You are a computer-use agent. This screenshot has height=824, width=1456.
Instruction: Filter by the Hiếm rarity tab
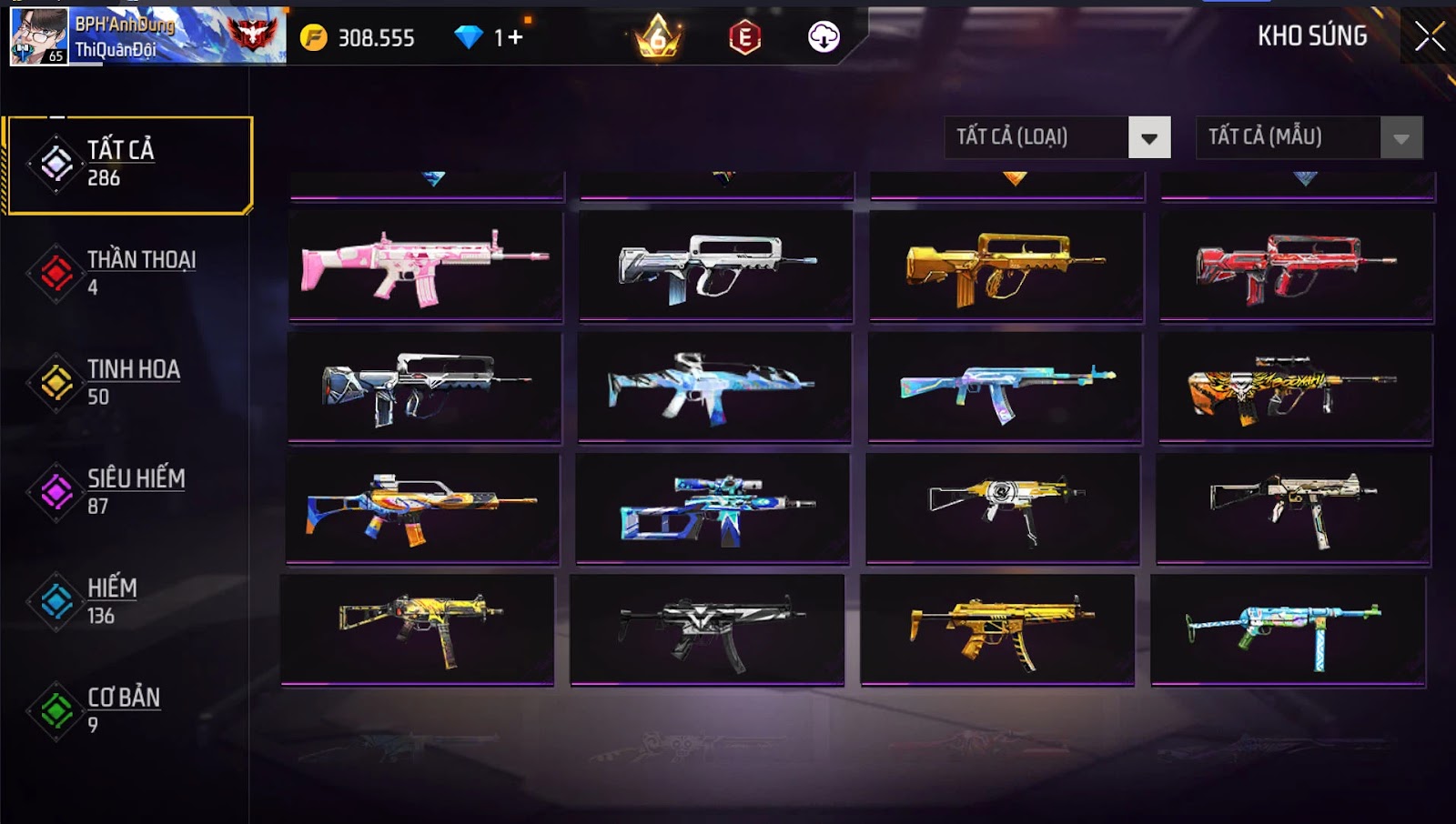point(127,601)
